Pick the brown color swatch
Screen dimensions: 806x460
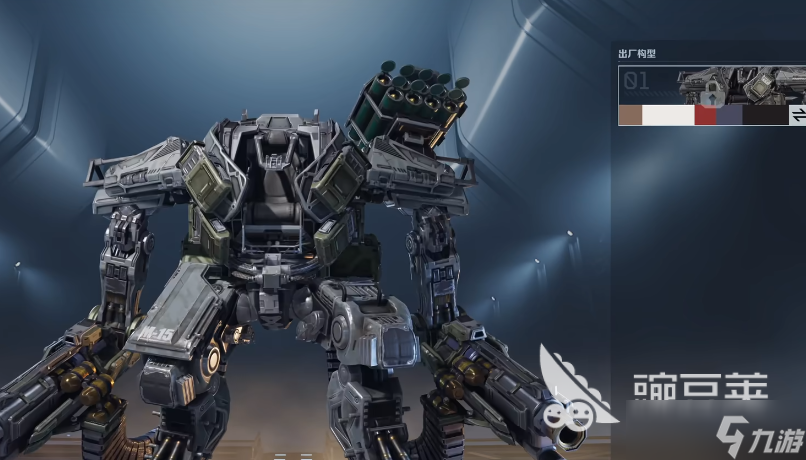click(630, 115)
